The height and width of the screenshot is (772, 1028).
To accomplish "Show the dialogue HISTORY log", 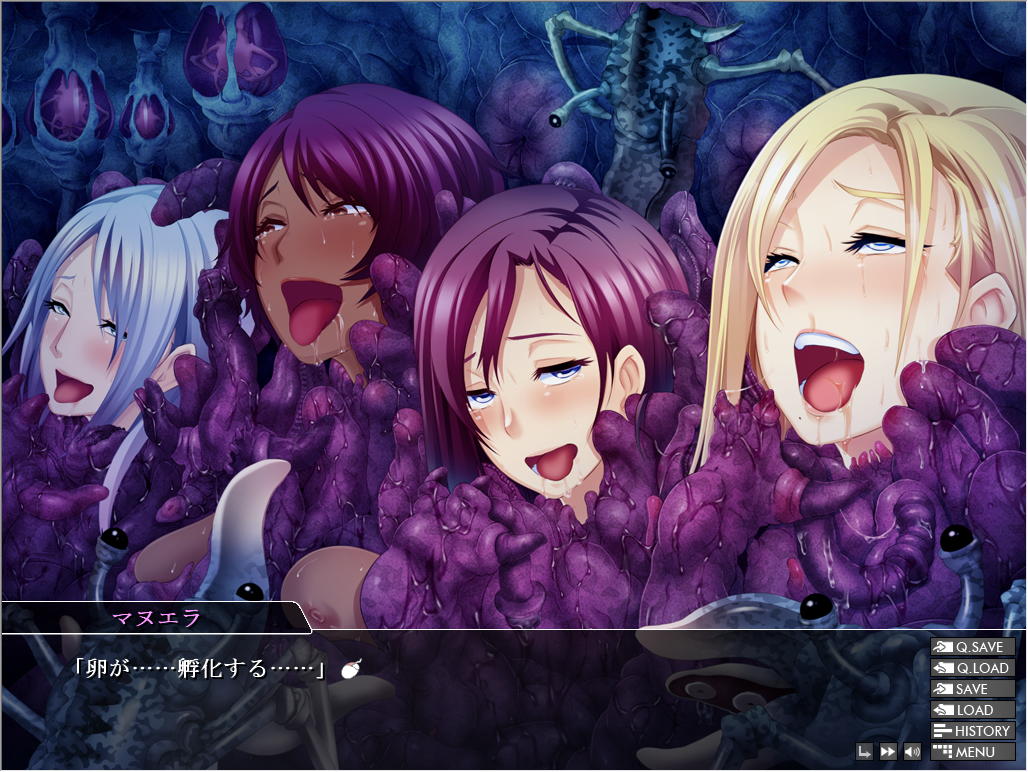I will 972,731.
